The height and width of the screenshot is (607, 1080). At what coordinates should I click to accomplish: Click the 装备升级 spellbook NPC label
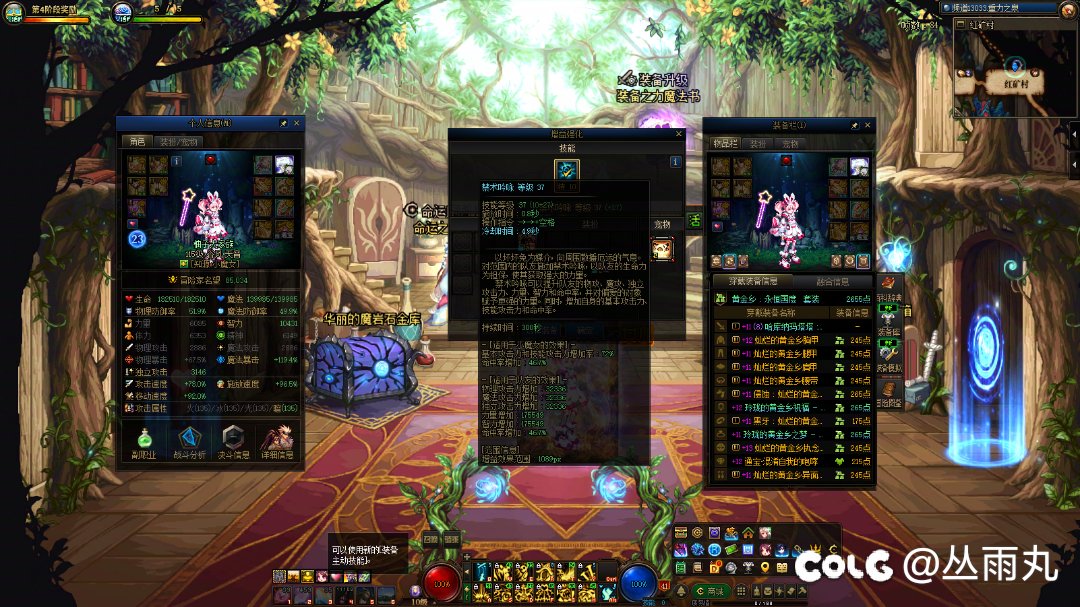coord(657,88)
